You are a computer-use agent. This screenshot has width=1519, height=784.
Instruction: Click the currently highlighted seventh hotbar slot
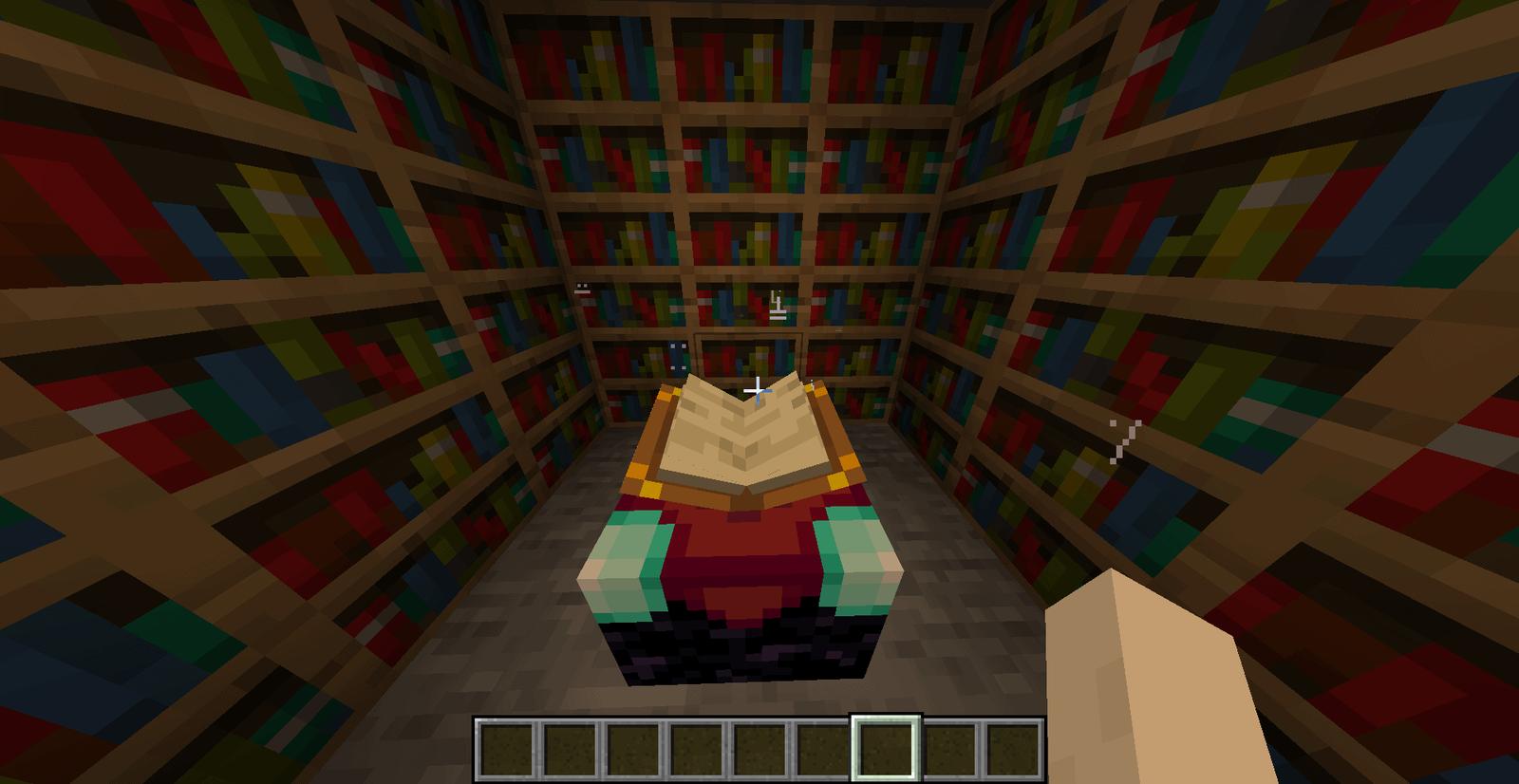(x=887, y=746)
